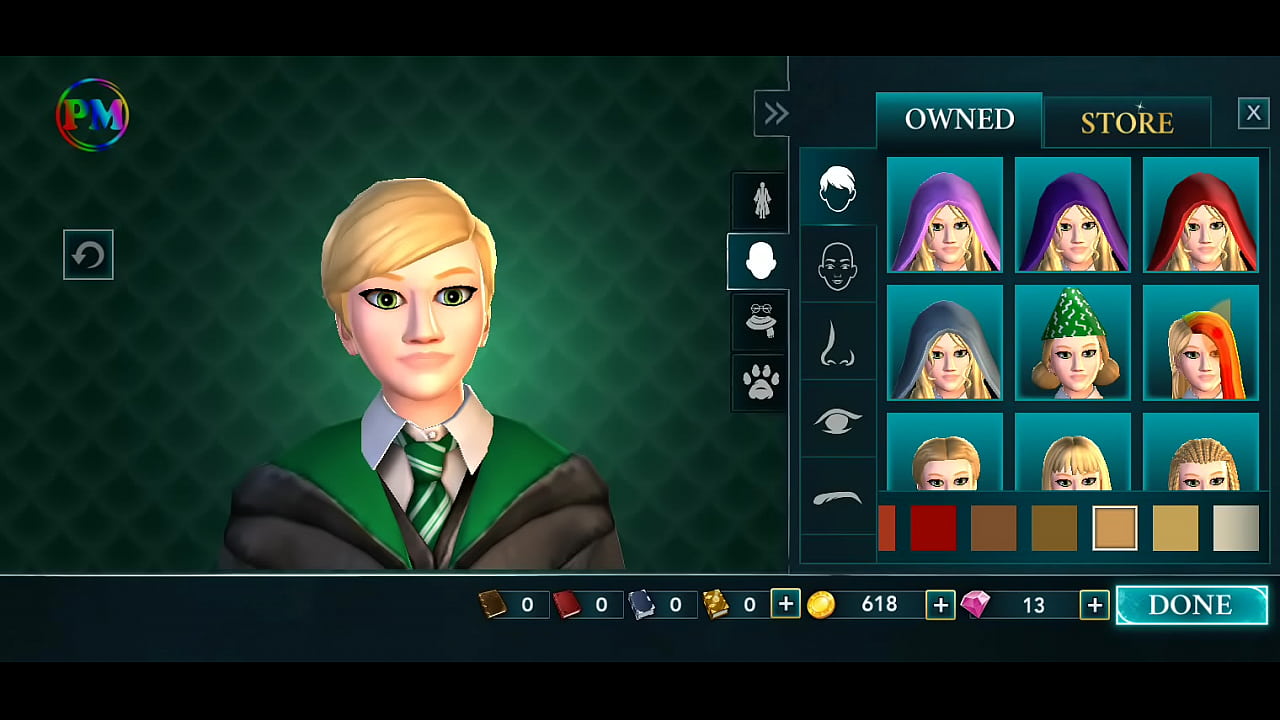Select the nose customization icon

click(838, 341)
